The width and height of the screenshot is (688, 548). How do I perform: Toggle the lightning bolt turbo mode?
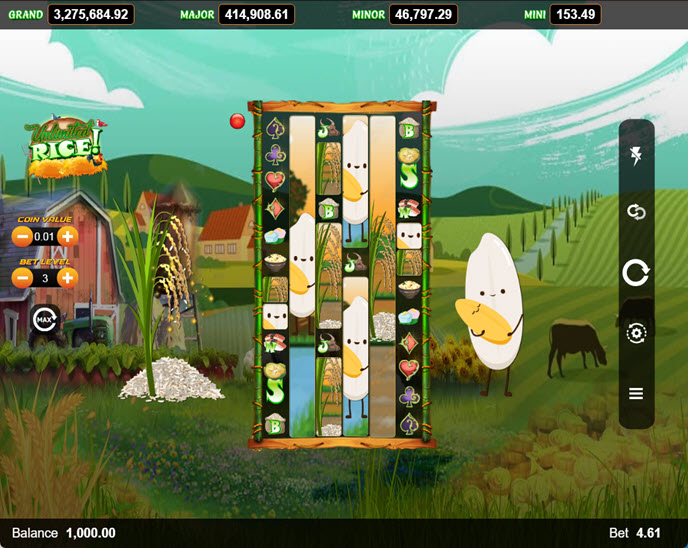(x=636, y=156)
